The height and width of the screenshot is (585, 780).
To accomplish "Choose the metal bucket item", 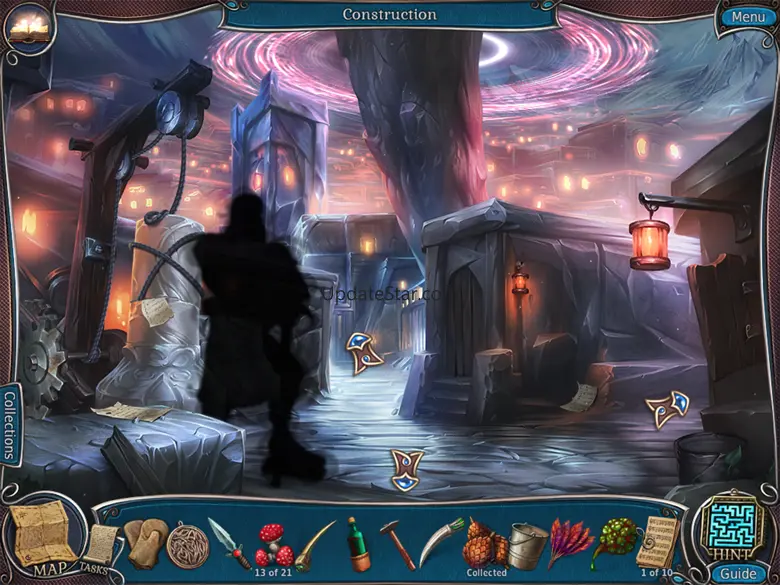I will tap(526, 544).
